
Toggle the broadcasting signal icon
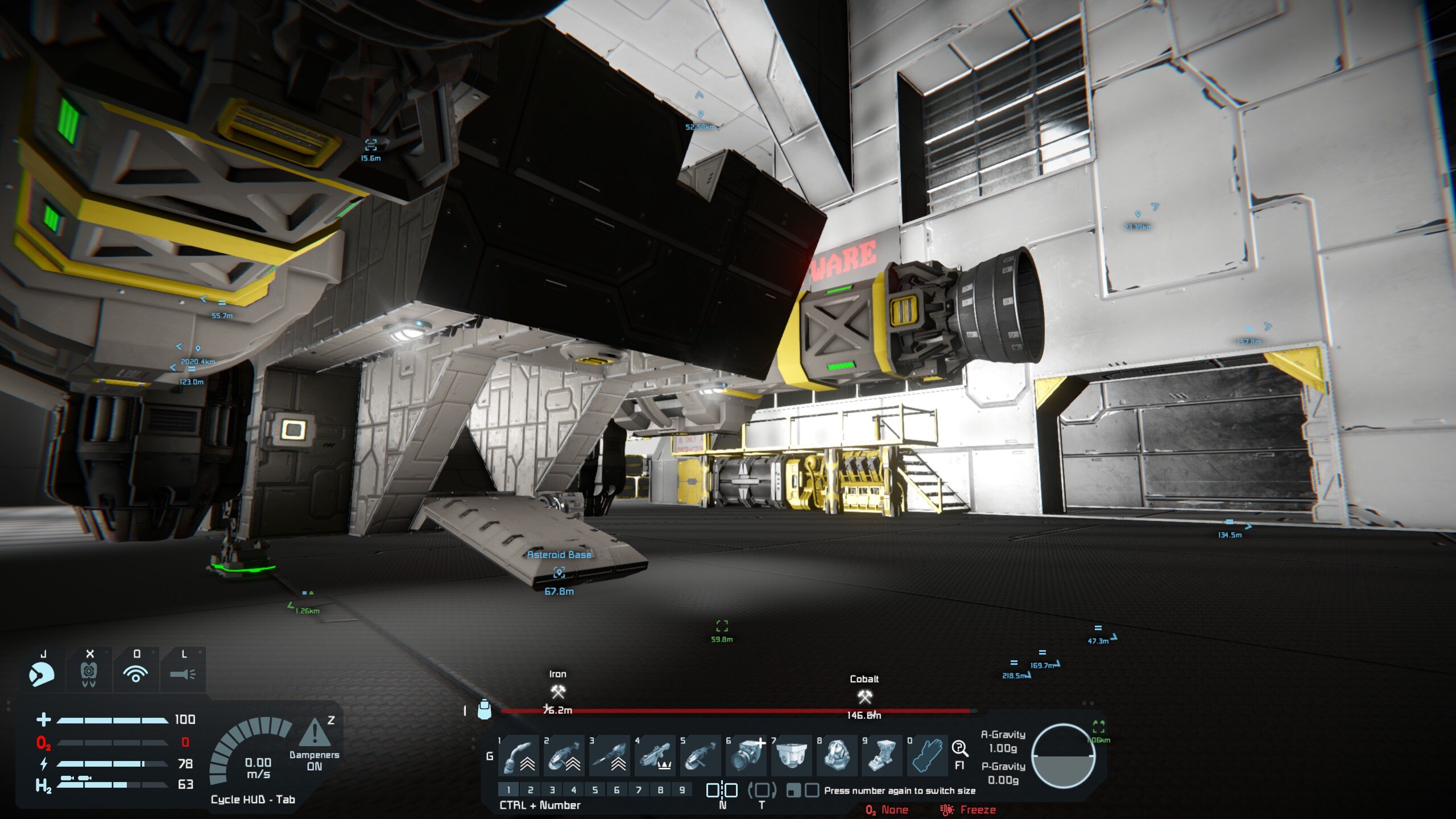coord(136,675)
